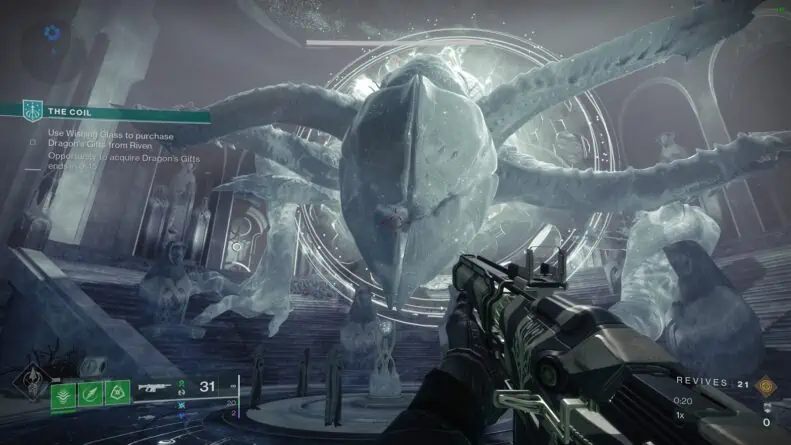Click the radar in the top-left corner
791x445 pixels.
53,35
